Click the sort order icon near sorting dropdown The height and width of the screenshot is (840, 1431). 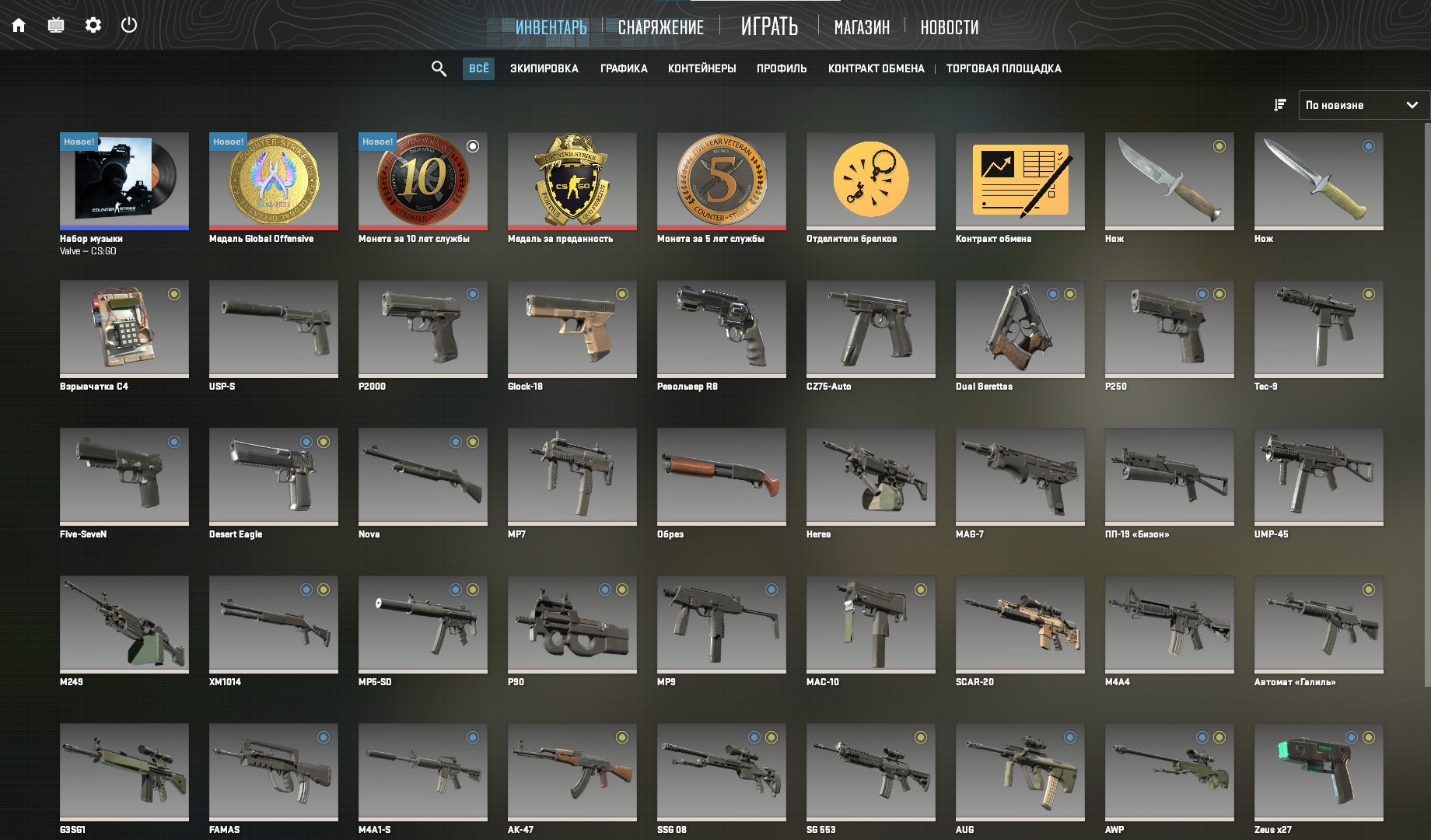point(1279,104)
